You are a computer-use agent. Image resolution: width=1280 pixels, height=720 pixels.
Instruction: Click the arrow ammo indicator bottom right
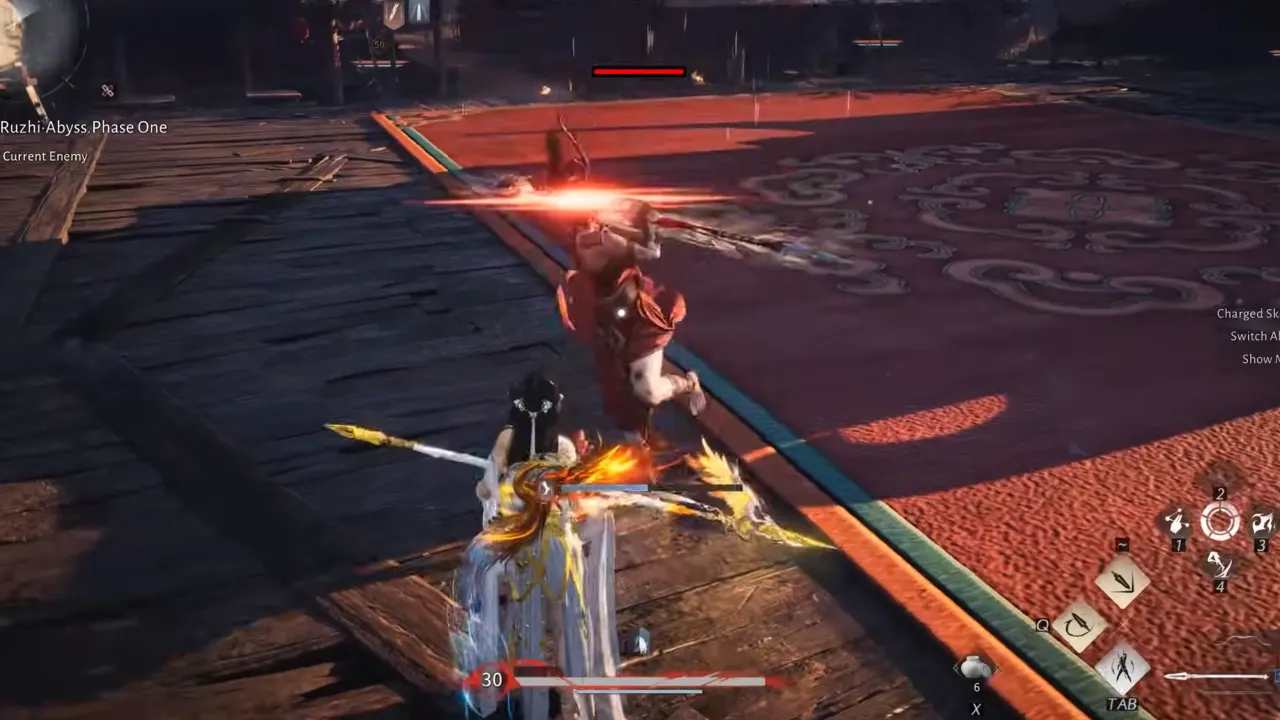(1213, 677)
